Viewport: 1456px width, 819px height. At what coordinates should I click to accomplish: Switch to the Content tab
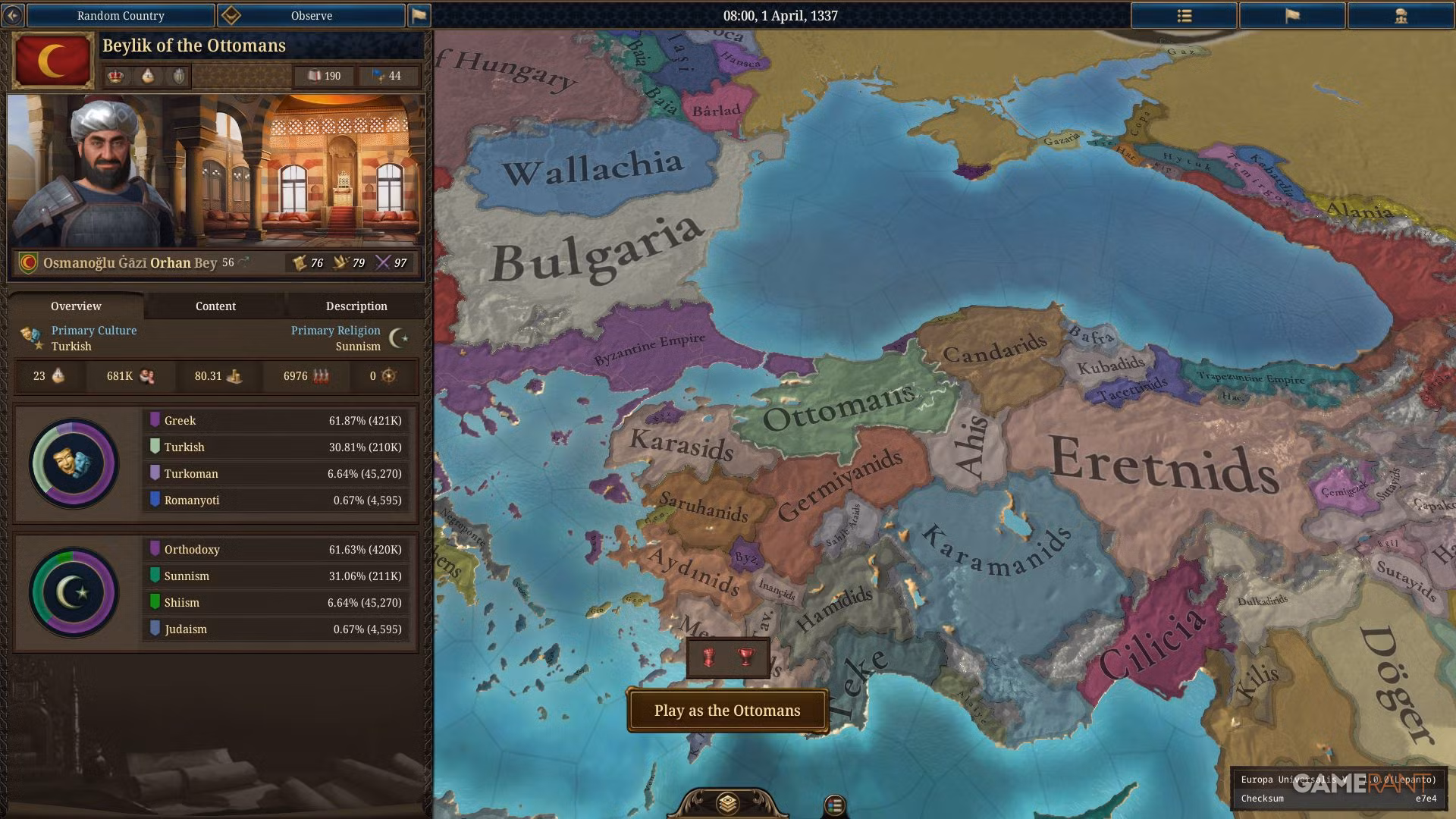[215, 306]
